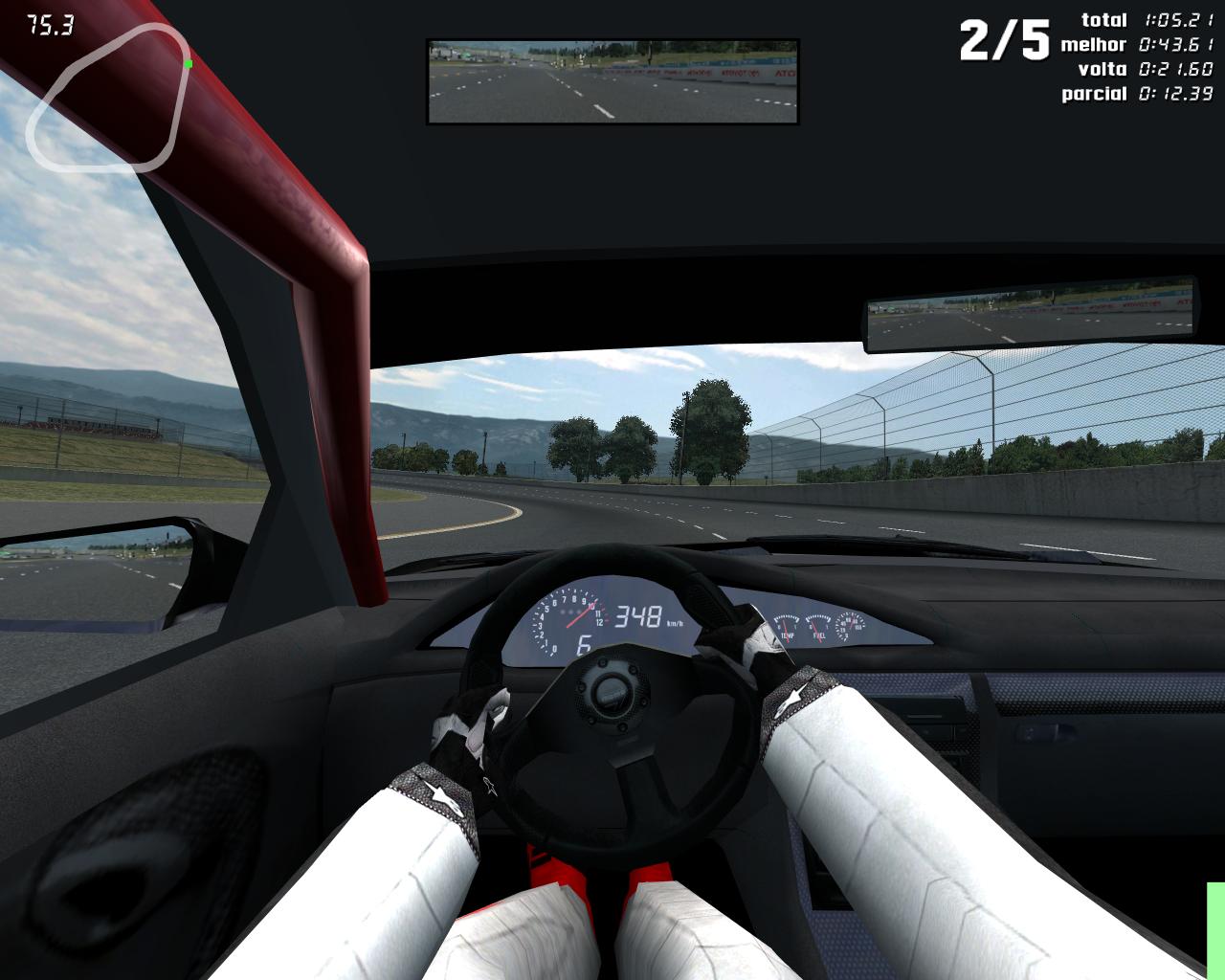Click the virtual rear-view mirror overlay
Image resolution: width=1225 pixels, height=980 pixels.
[612, 82]
